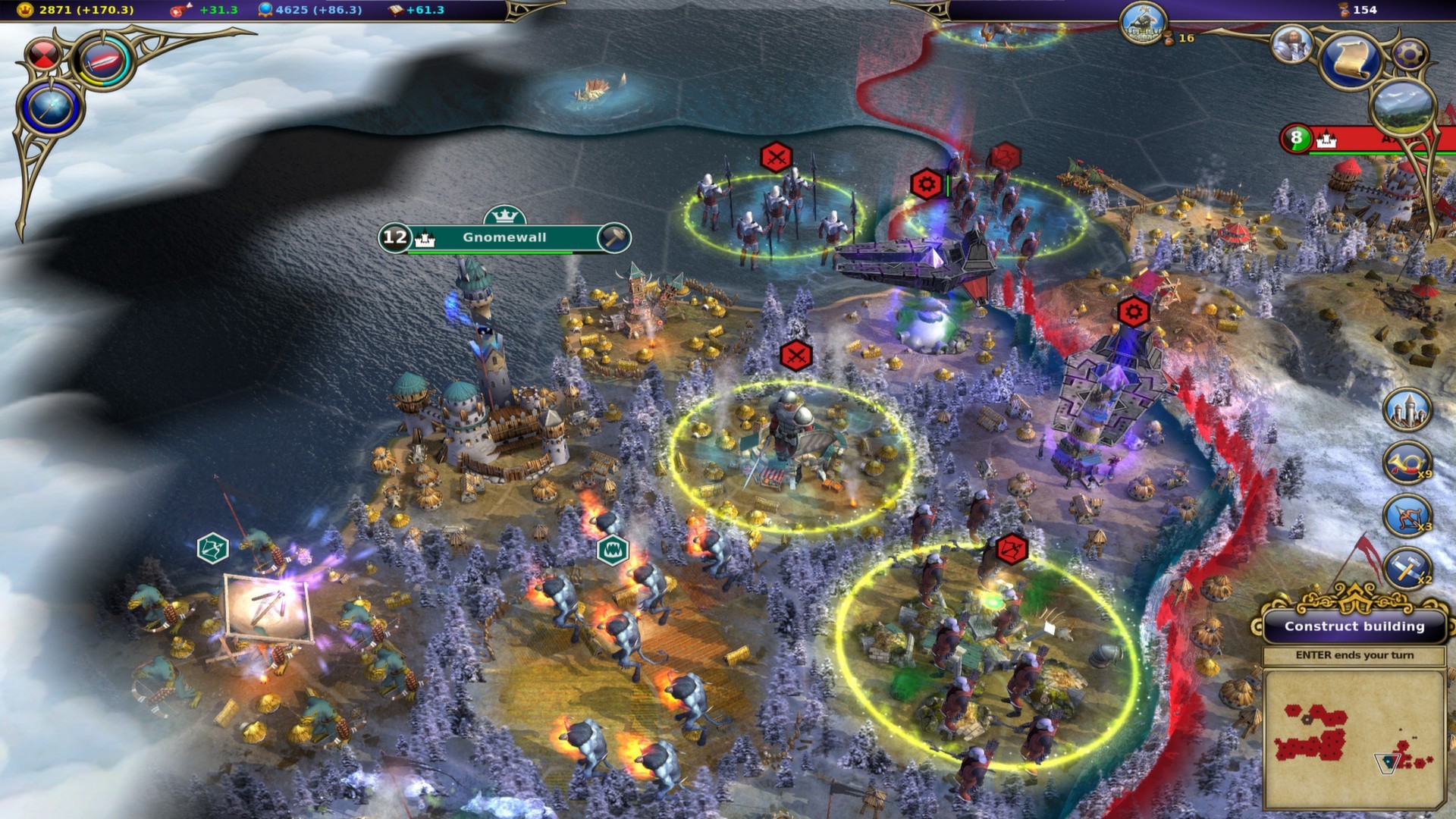Viewport: 1456px width, 819px height.
Task: Open the hammer notification with x2
Action: click(x=1407, y=569)
